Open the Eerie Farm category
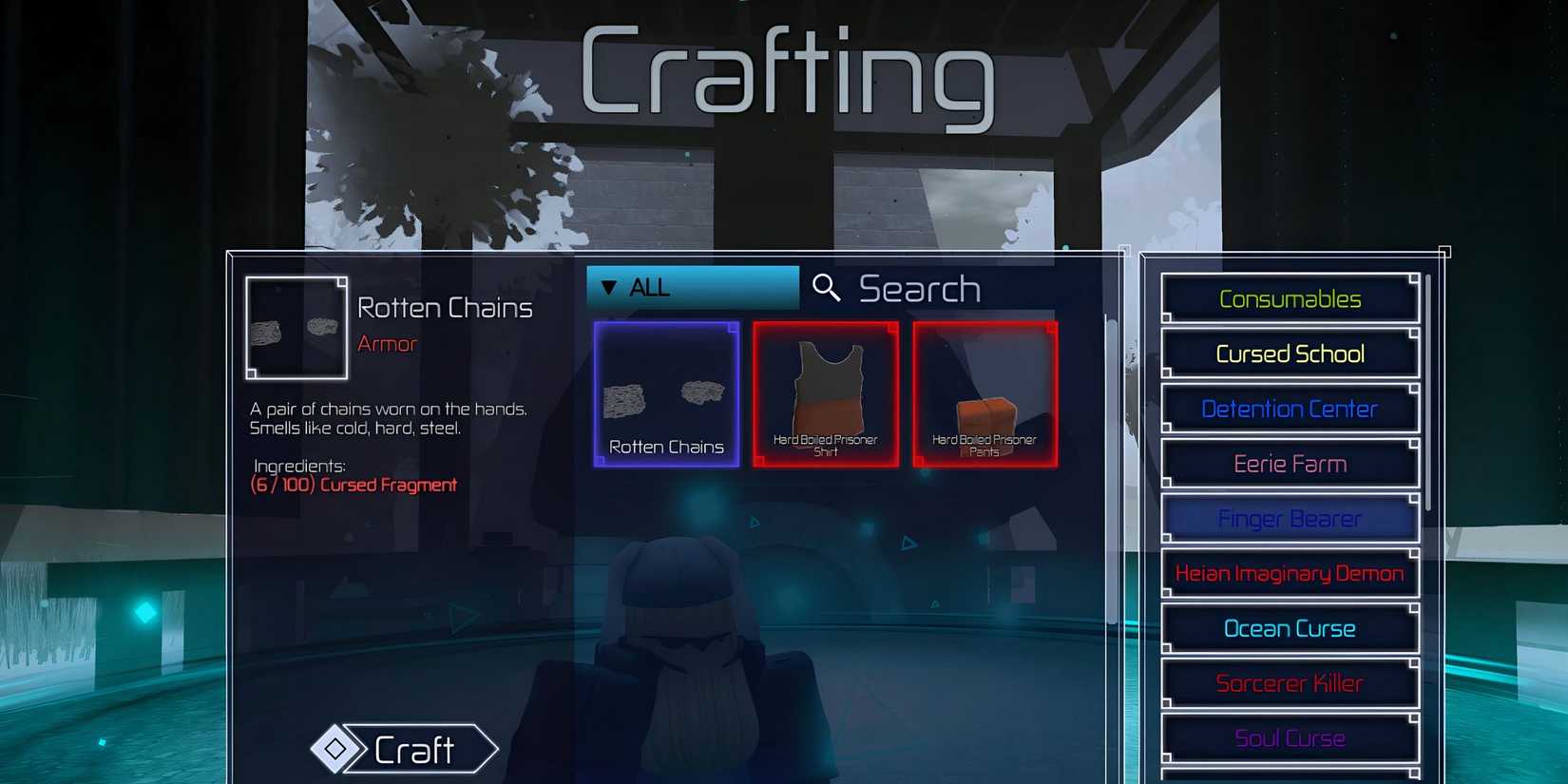1568x784 pixels. point(1290,463)
